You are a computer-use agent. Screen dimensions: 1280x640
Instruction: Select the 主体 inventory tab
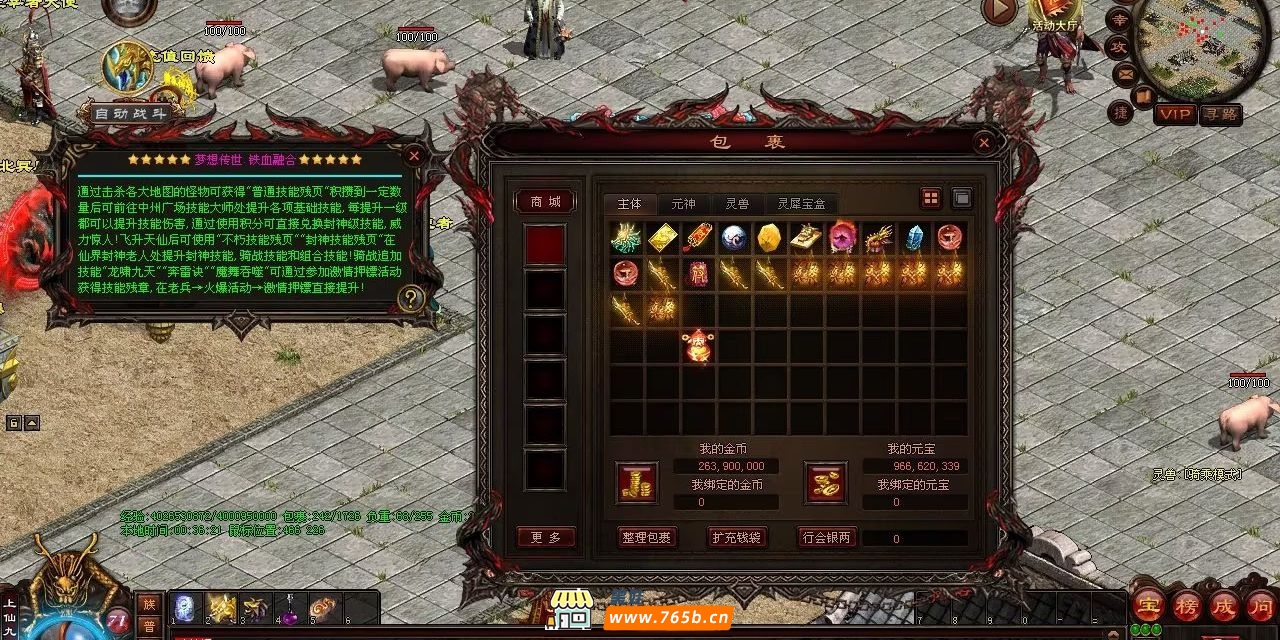[x=630, y=203]
